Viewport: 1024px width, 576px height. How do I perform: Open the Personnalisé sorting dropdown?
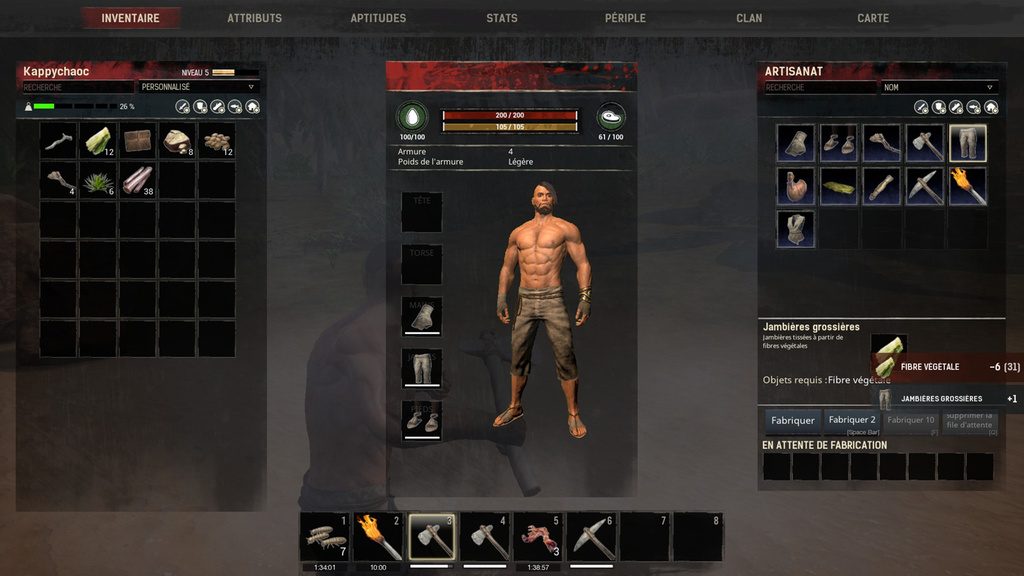(x=198, y=87)
